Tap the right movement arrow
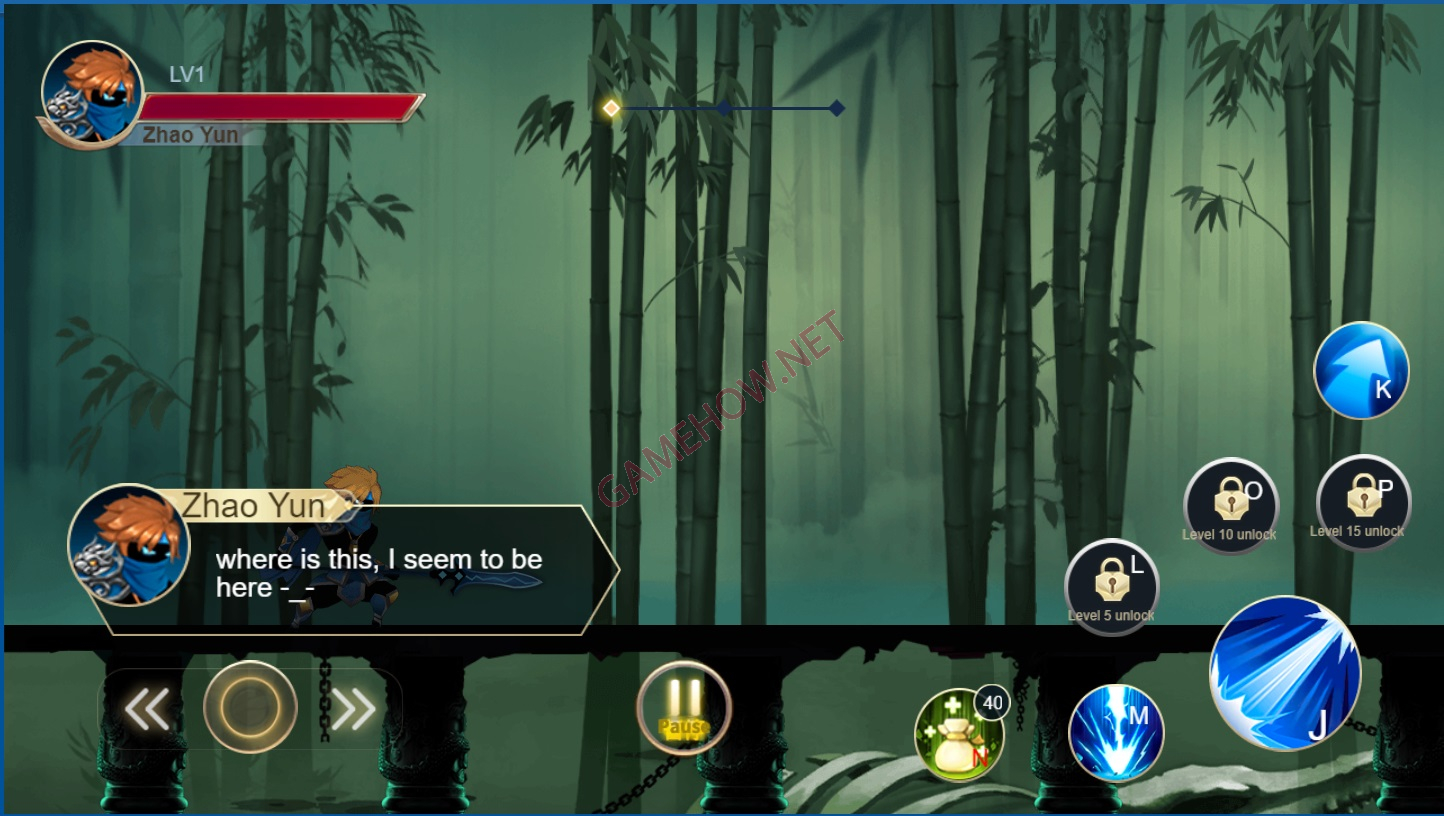 [351, 708]
